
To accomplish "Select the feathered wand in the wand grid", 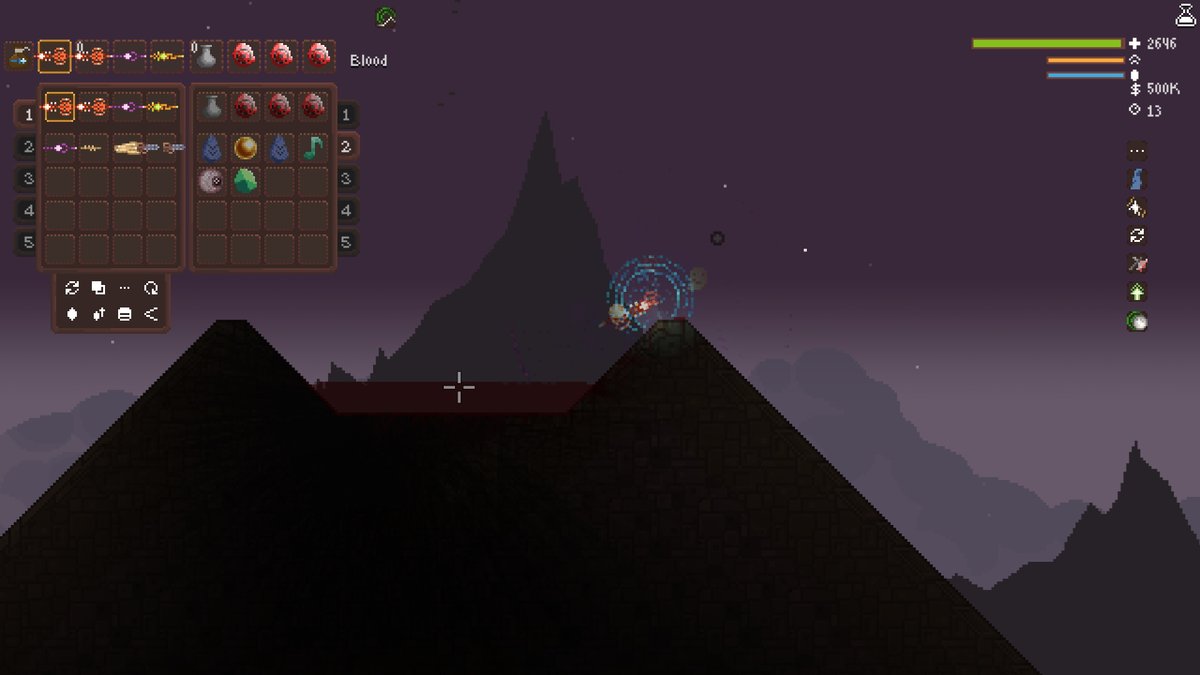I will pos(129,148).
